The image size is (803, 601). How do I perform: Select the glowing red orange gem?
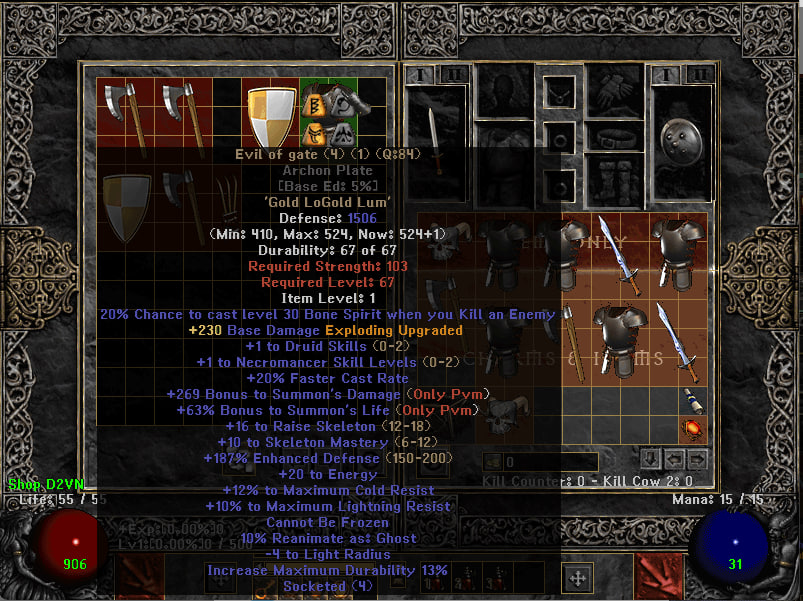(688, 430)
